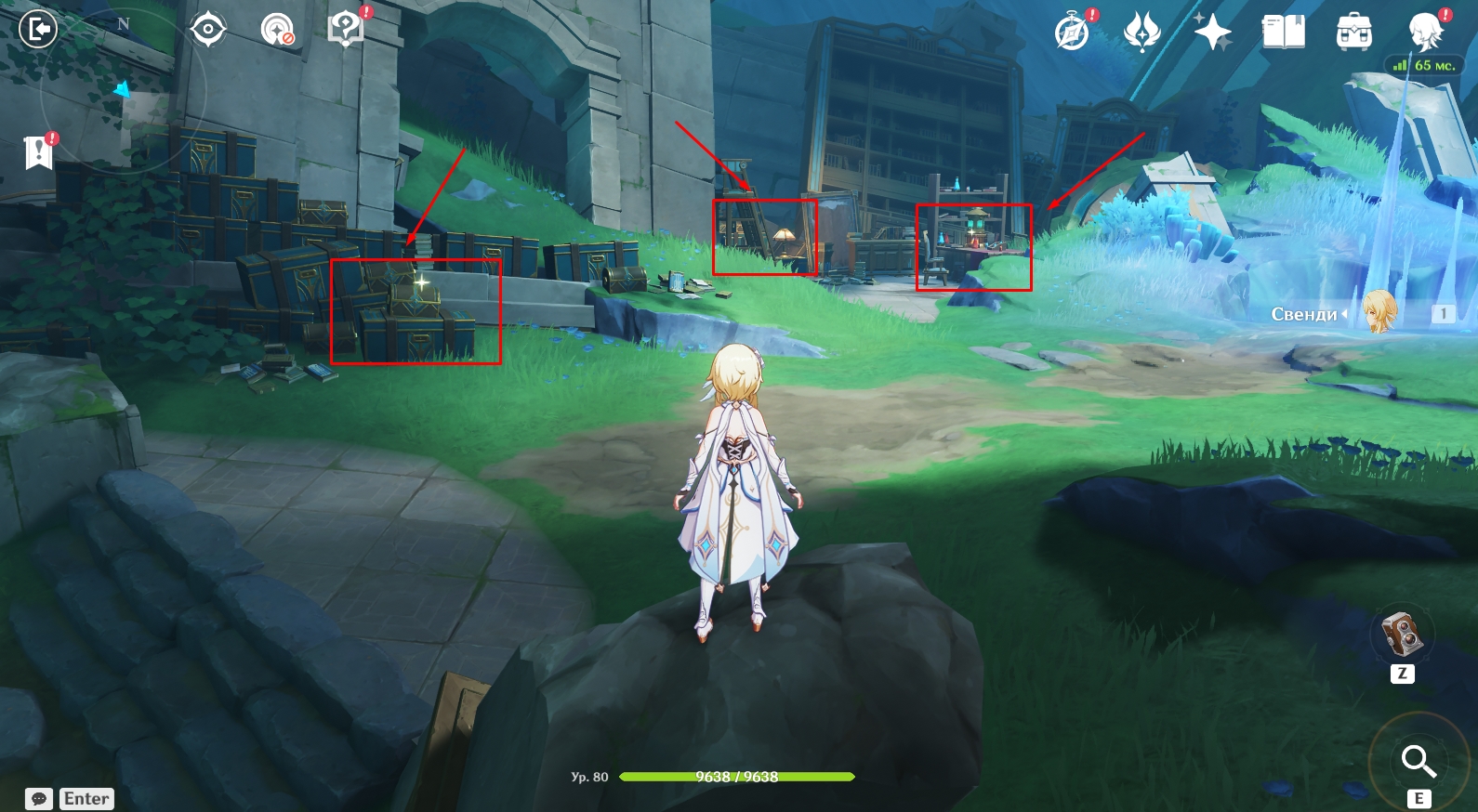Open the compass events icon
Screen dimensions: 1478x812
[x=1072, y=33]
